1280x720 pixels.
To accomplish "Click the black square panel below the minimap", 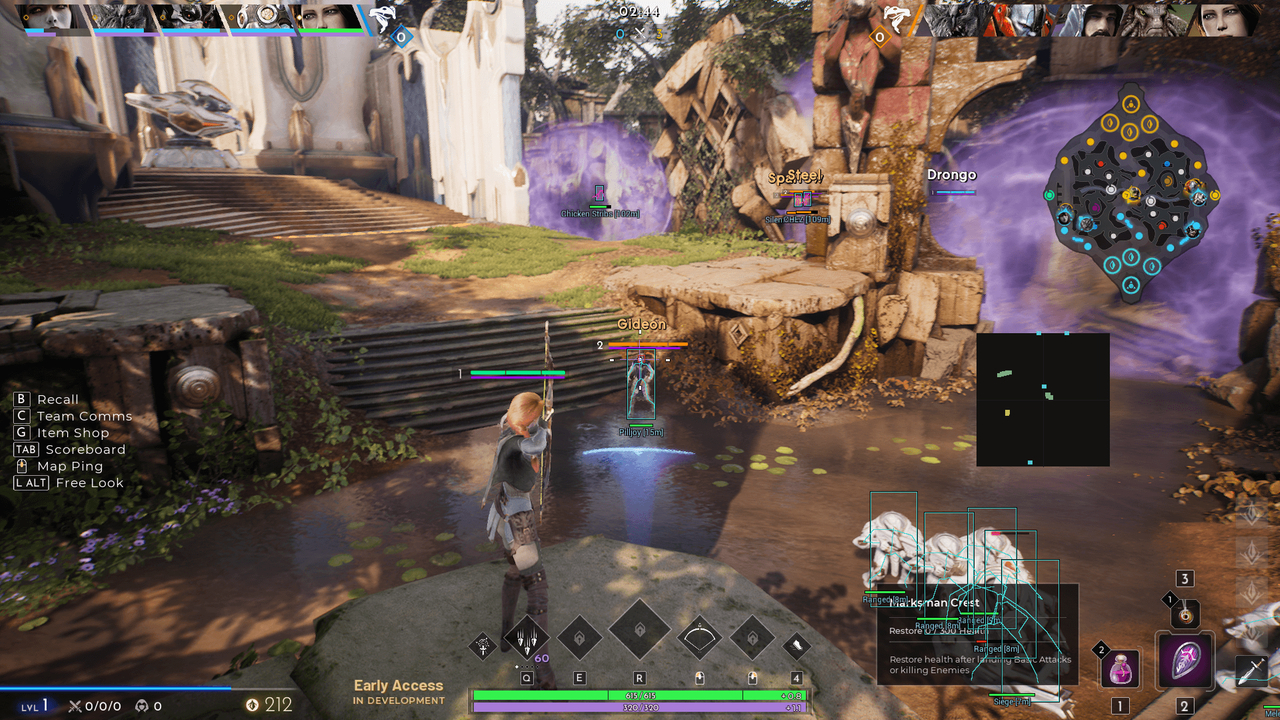I will click(1043, 399).
